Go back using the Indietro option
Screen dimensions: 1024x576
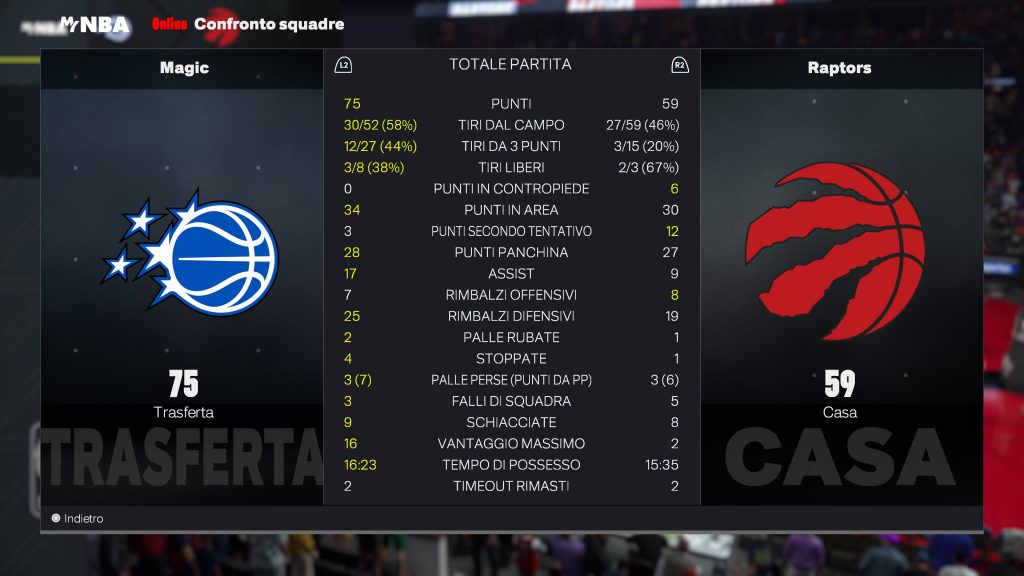[x=78, y=519]
